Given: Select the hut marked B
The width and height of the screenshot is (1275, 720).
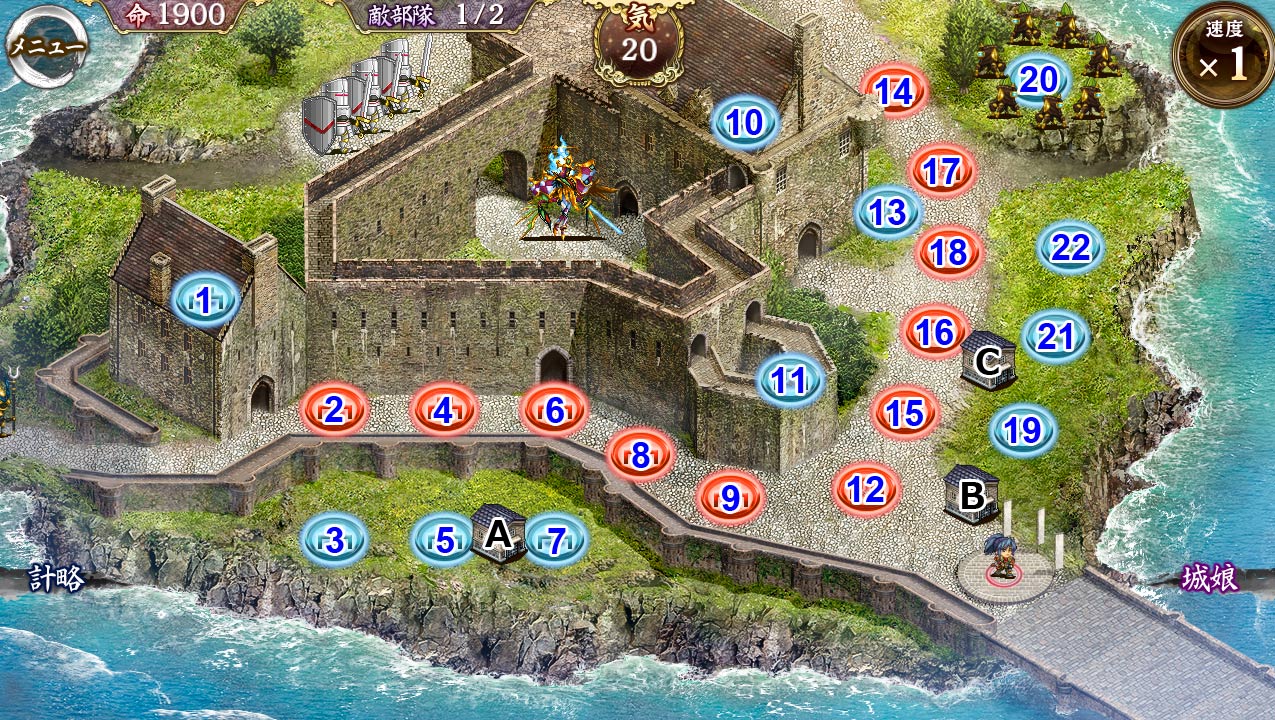Looking at the screenshot, I should pos(971,494).
